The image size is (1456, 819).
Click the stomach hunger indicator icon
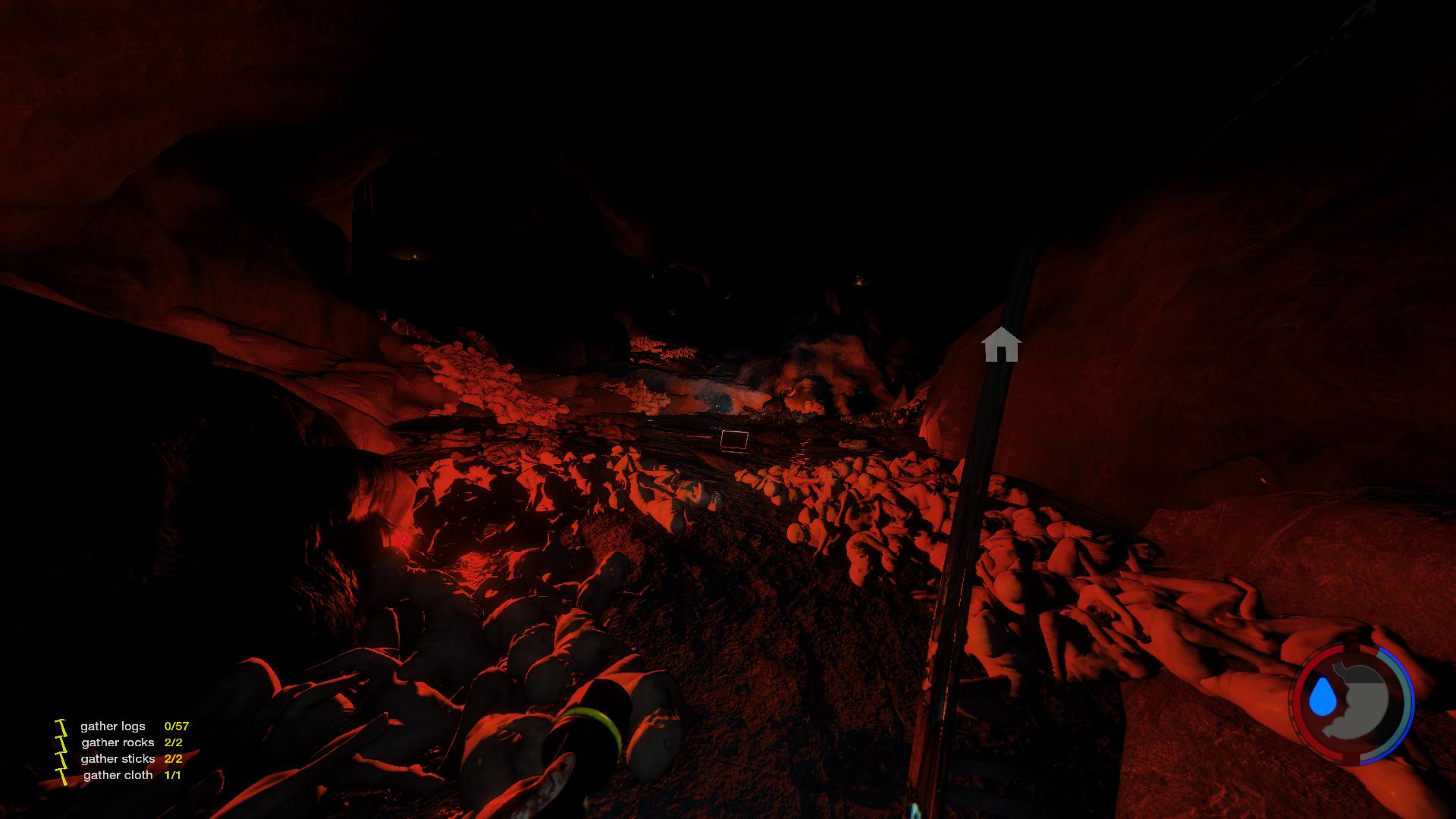coord(1360,700)
